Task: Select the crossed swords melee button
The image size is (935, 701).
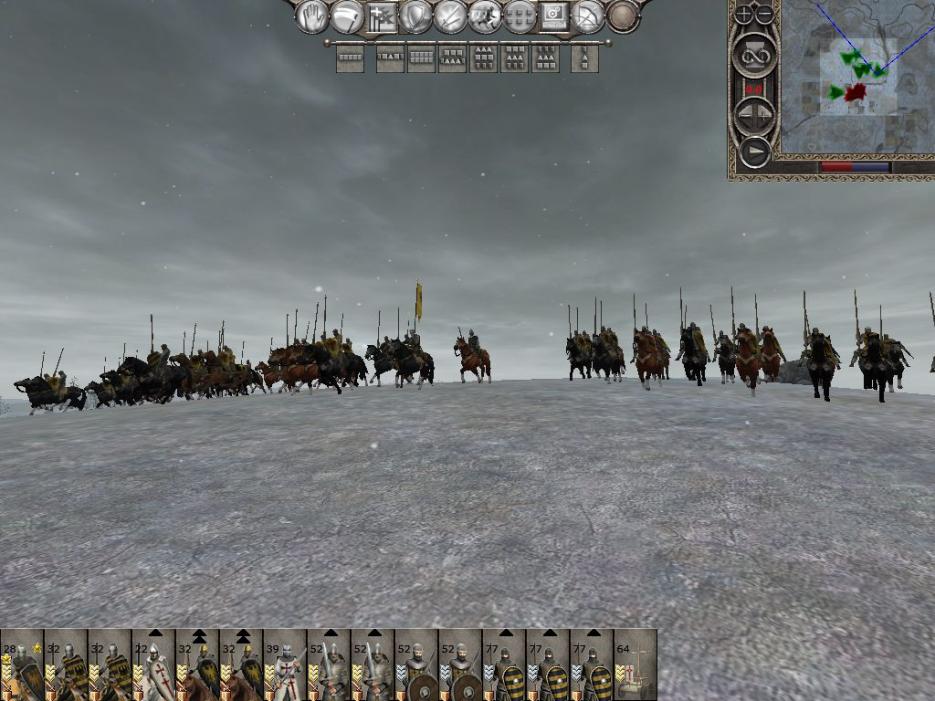Action: pyautogui.click(x=451, y=16)
